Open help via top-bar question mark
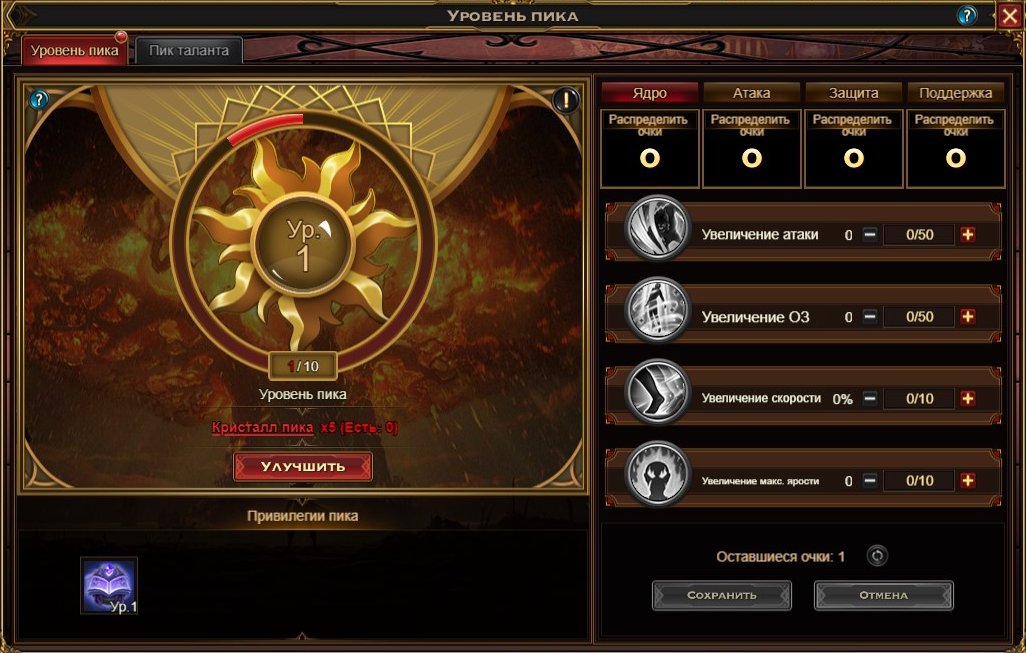This screenshot has width=1026, height=653. [x=967, y=15]
